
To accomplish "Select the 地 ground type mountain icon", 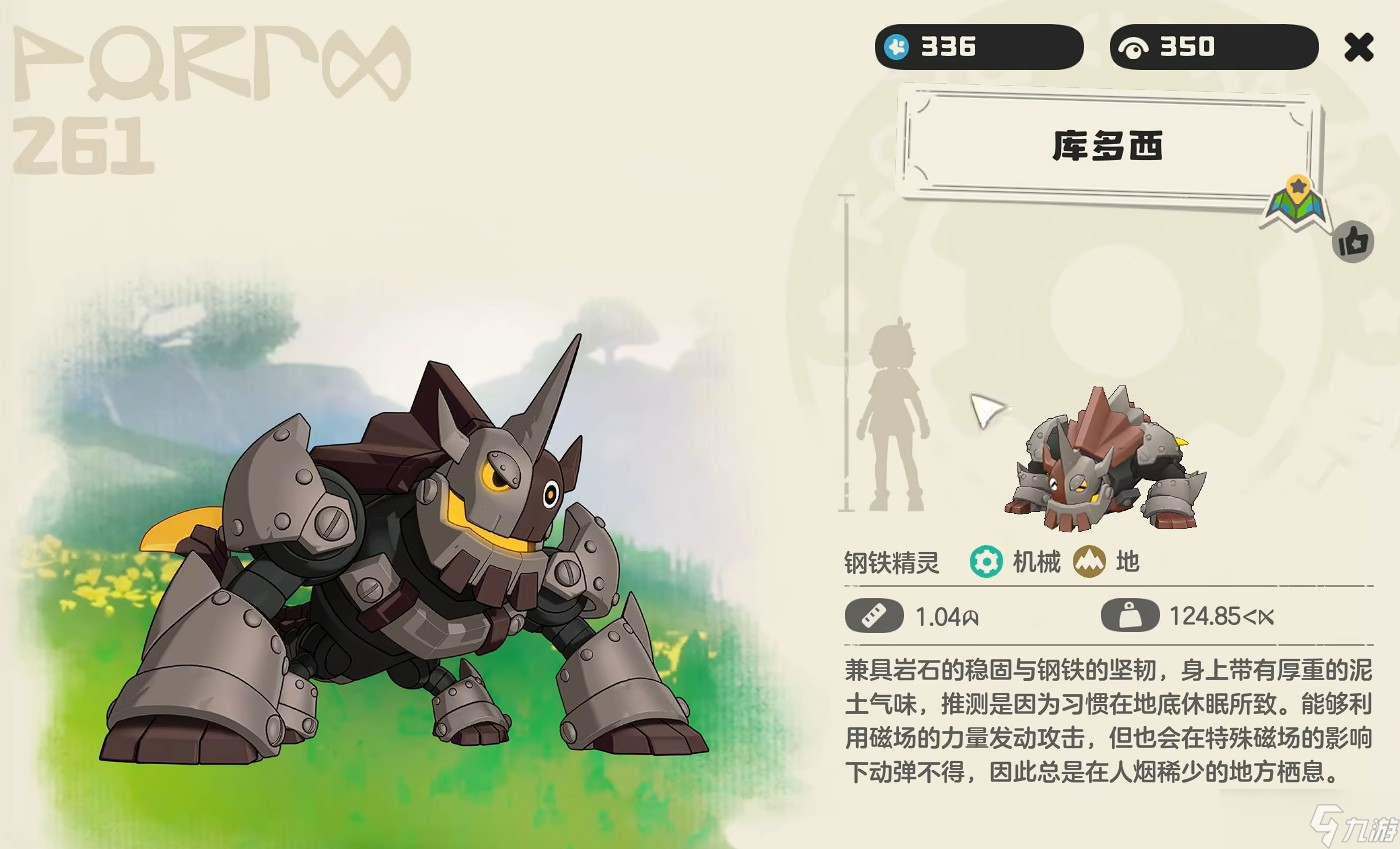I will pyautogui.click(x=1090, y=563).
